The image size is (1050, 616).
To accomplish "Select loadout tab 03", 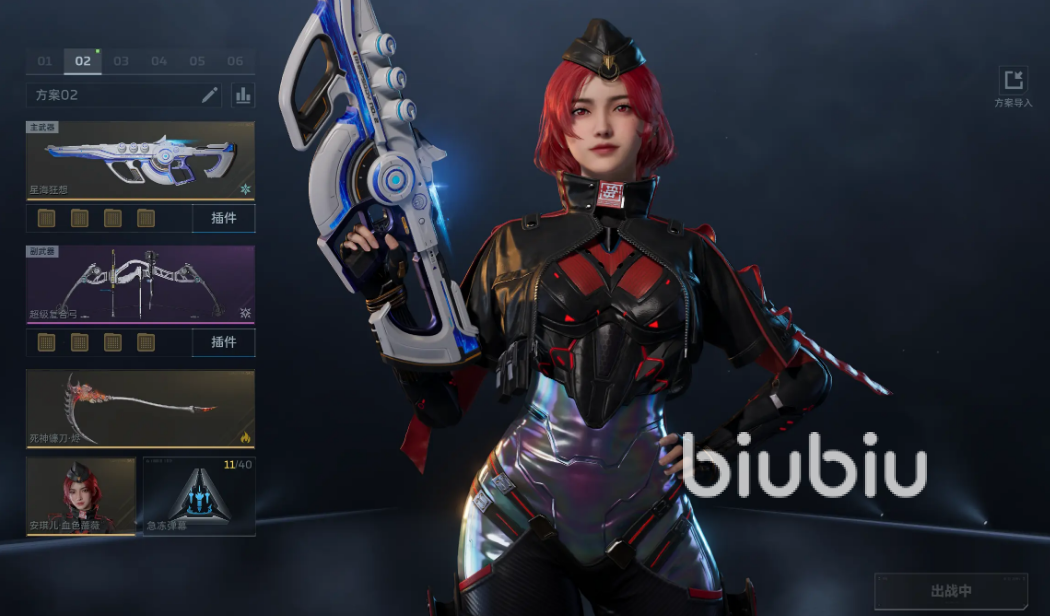I will point(121,62).
